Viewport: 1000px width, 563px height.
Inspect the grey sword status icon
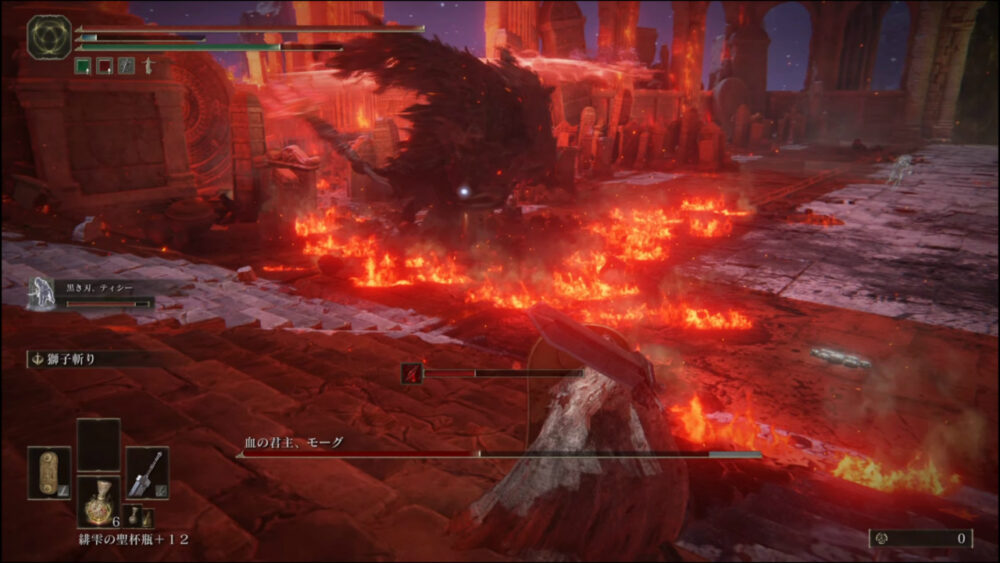[x=126, y=66]
